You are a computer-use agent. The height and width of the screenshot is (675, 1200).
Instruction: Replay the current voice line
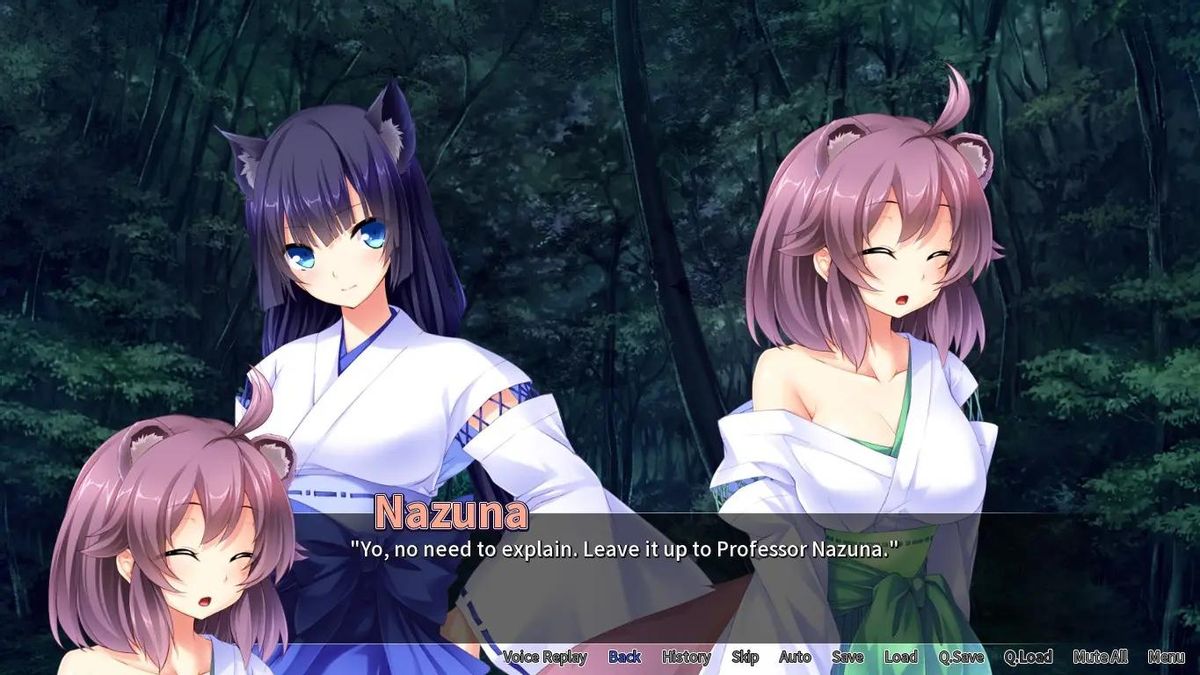coord(544,657)
